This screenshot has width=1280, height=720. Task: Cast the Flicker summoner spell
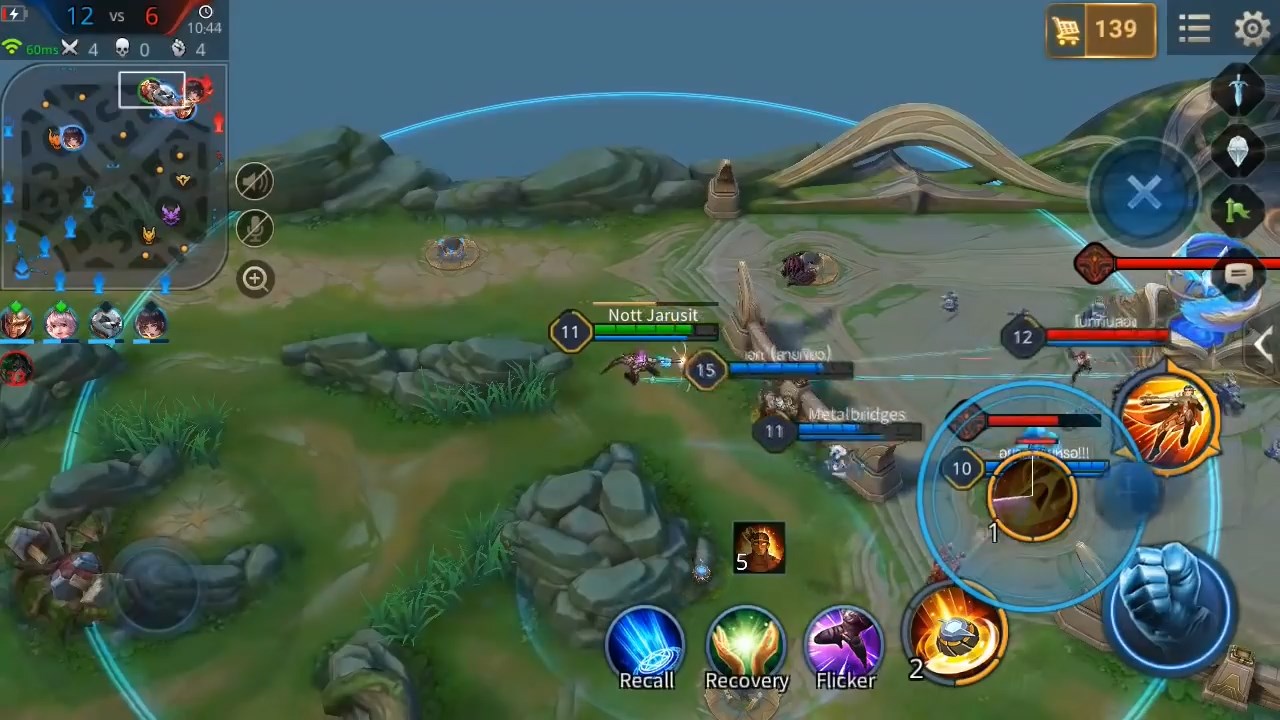tap(845, 638)
